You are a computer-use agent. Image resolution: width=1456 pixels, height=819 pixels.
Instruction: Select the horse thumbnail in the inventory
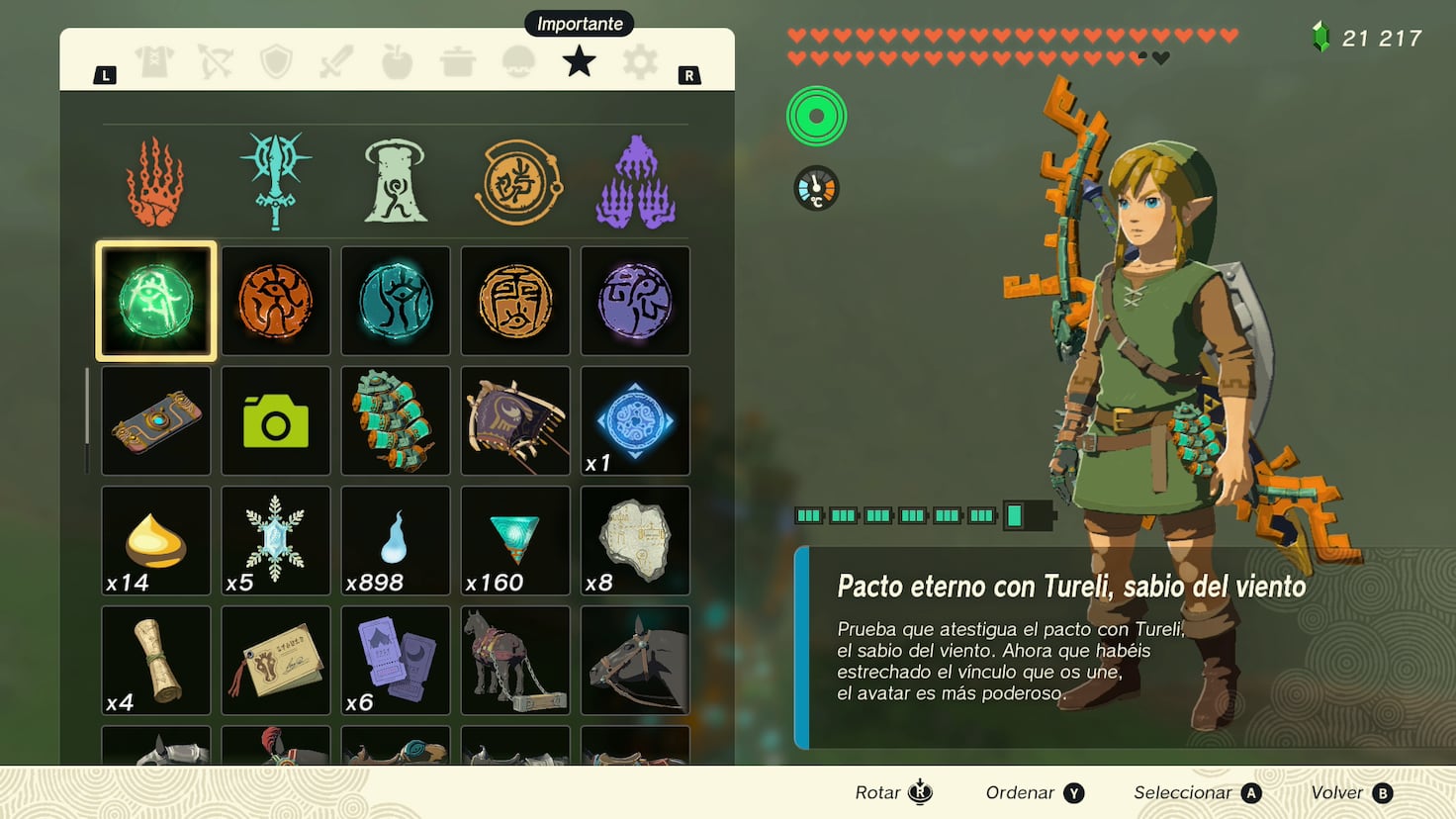tap(514, 660)
